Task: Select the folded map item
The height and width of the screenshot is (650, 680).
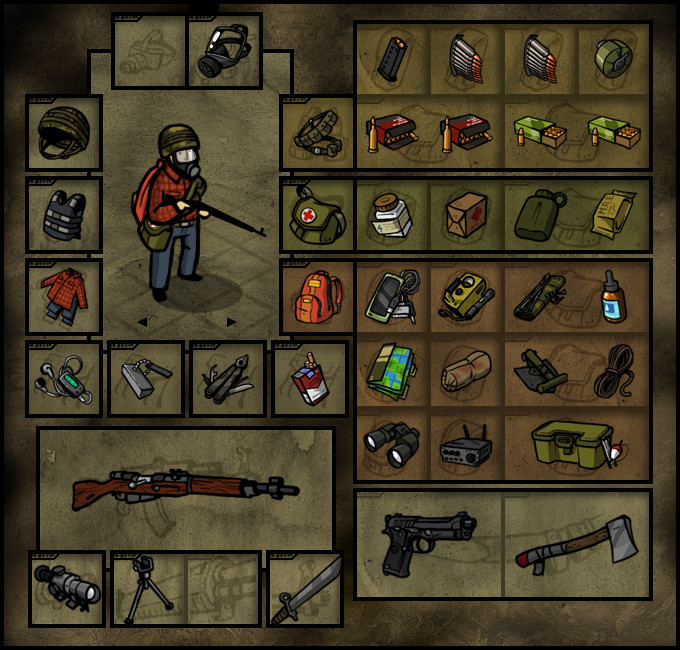Action: tap(391, 370)
